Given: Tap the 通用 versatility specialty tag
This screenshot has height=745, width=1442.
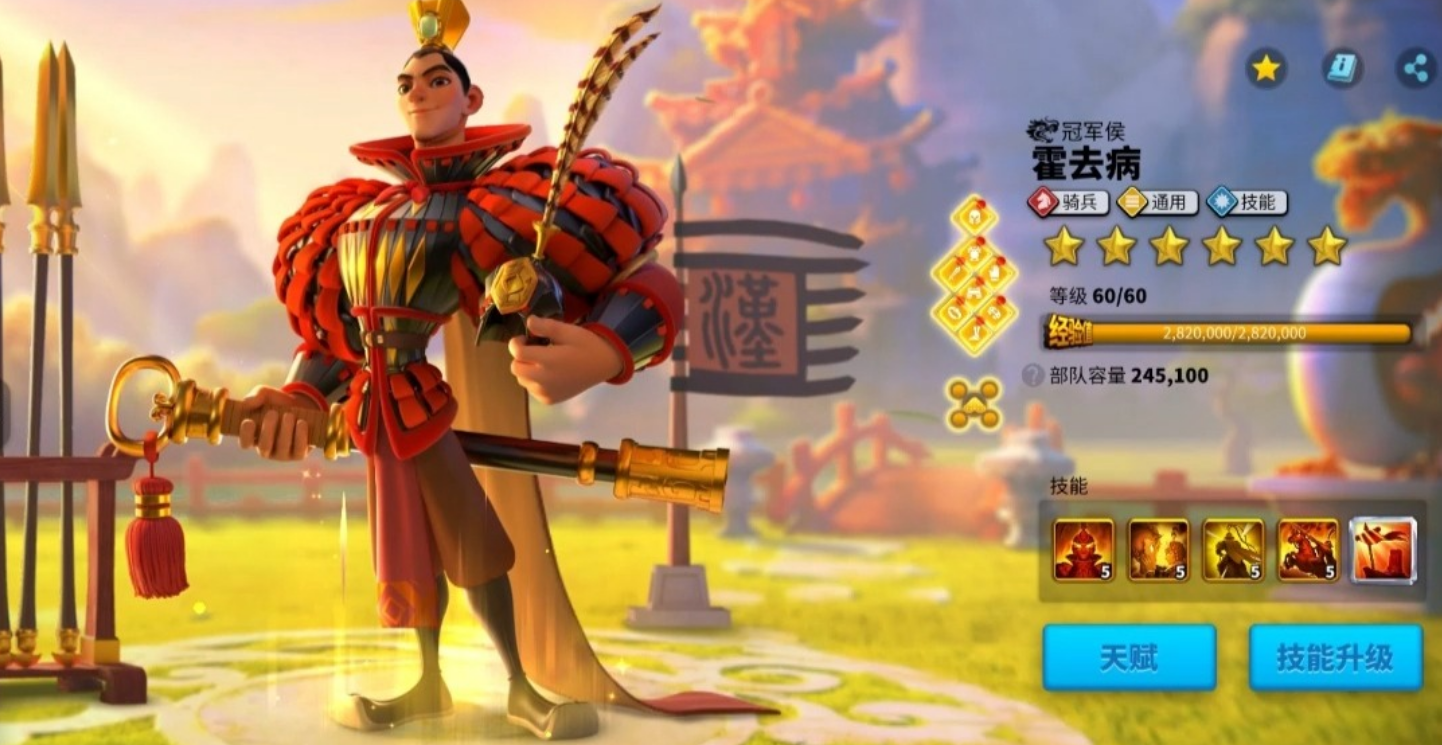Looking at the screenshot, I should coord(1158,202).
